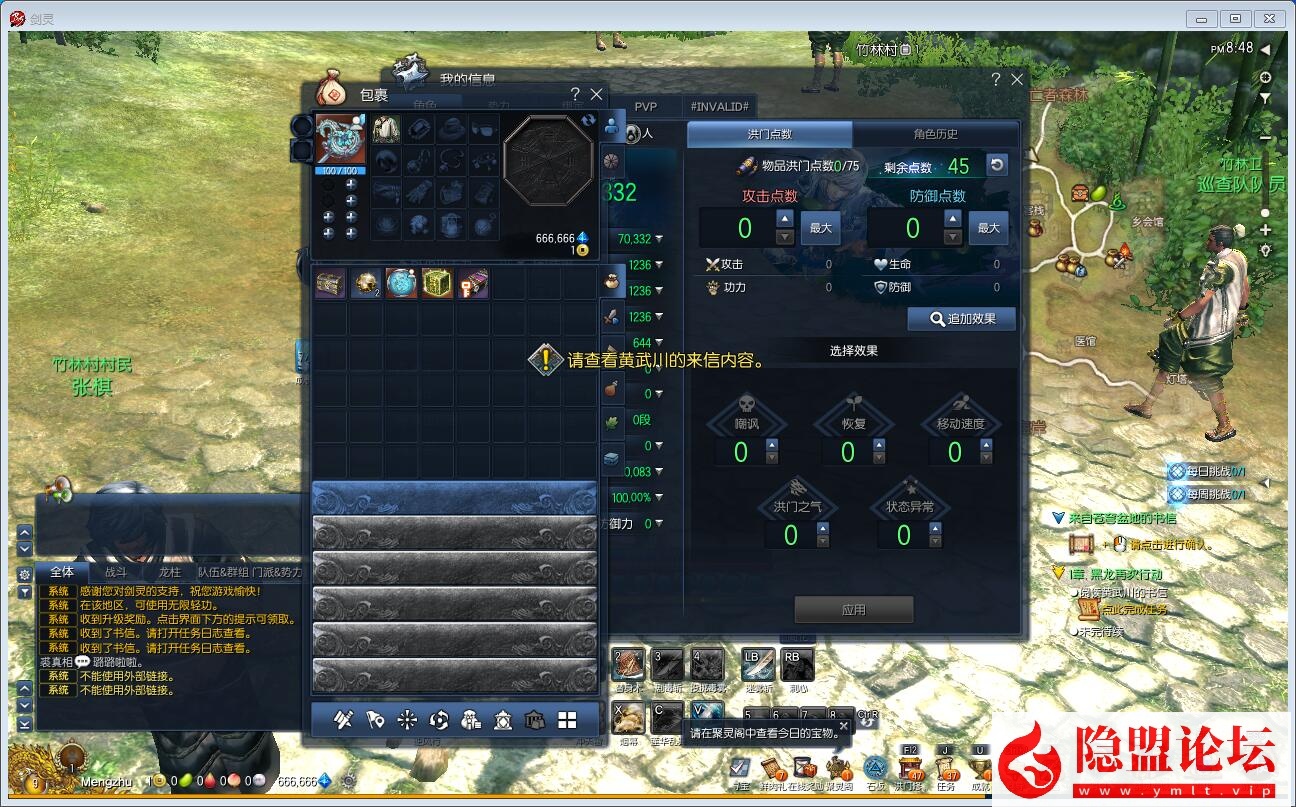
Task: Click the equipped dragon weapon slot
Action: (341, 139)
